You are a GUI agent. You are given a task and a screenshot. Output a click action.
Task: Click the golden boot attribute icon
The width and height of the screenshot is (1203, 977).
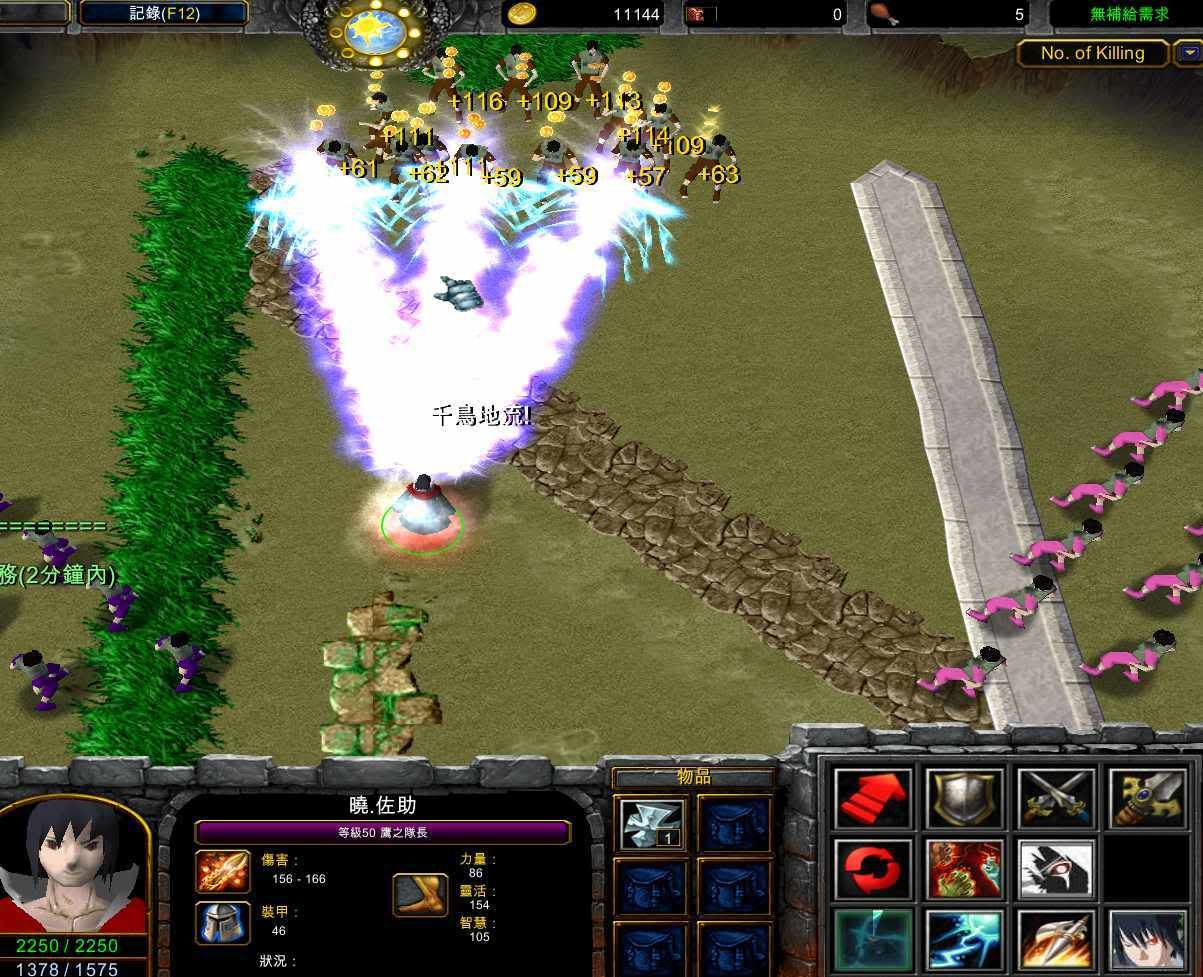pos(419,895)
